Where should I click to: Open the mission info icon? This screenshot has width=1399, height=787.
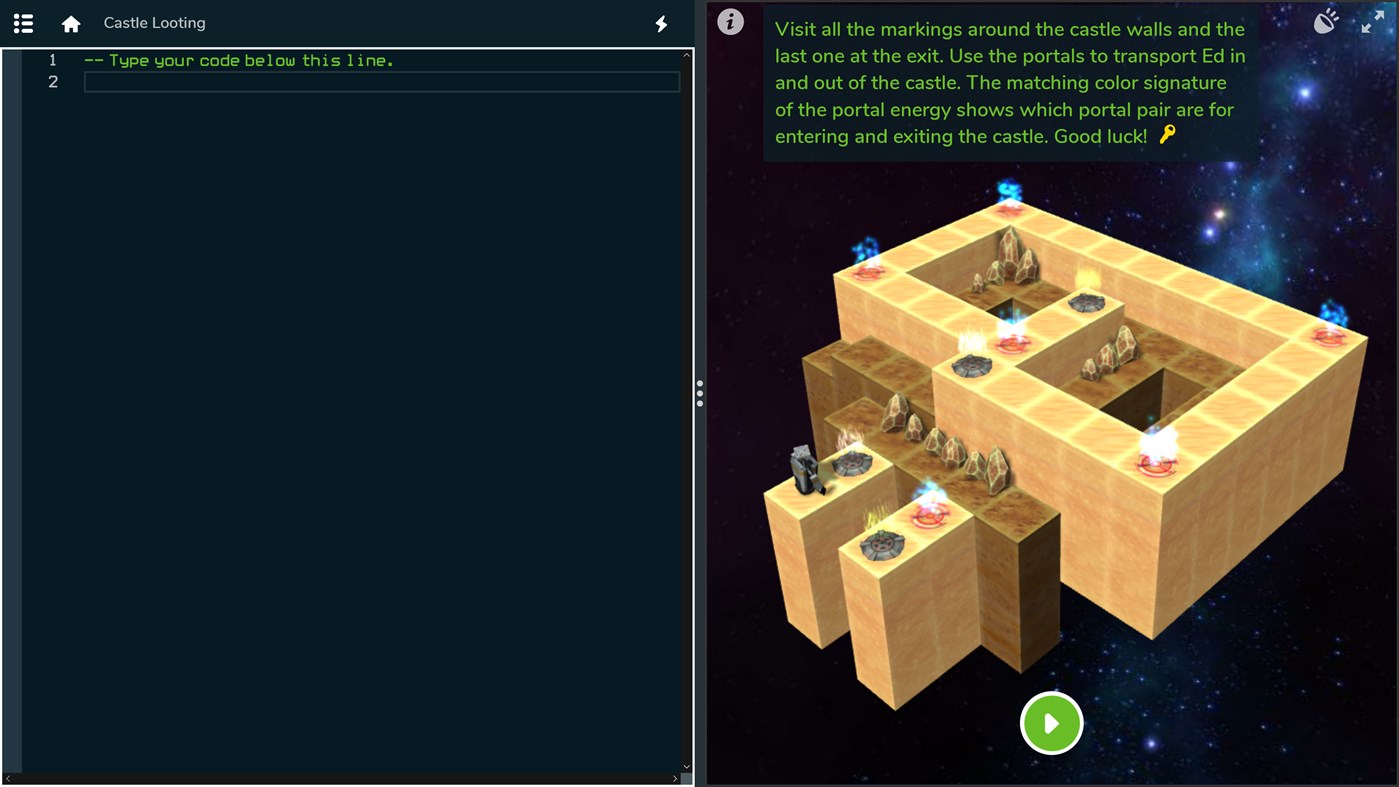pyautogui.click(x=730, y=21)
